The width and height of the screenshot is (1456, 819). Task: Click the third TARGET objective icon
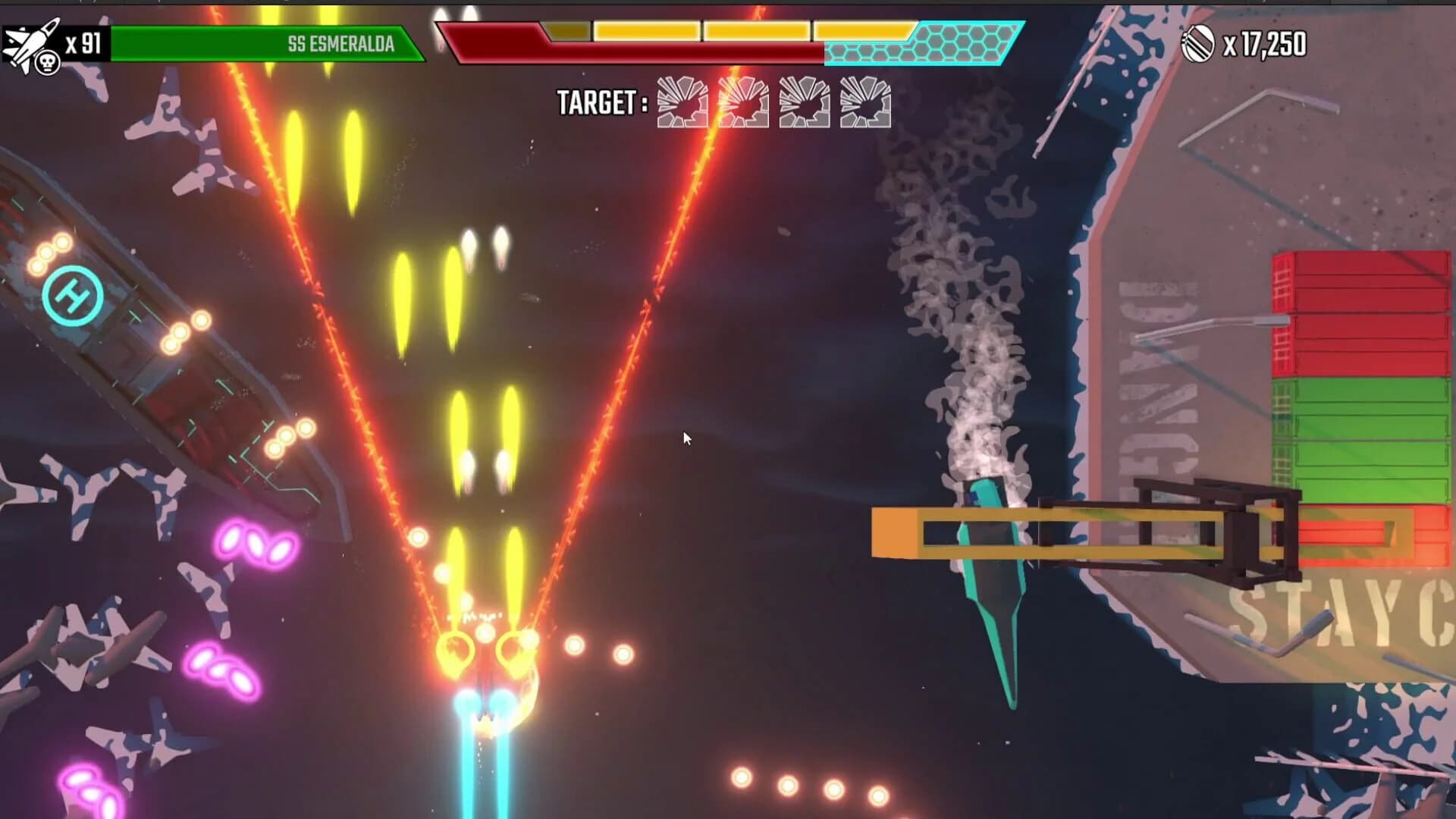coord(805,103)
